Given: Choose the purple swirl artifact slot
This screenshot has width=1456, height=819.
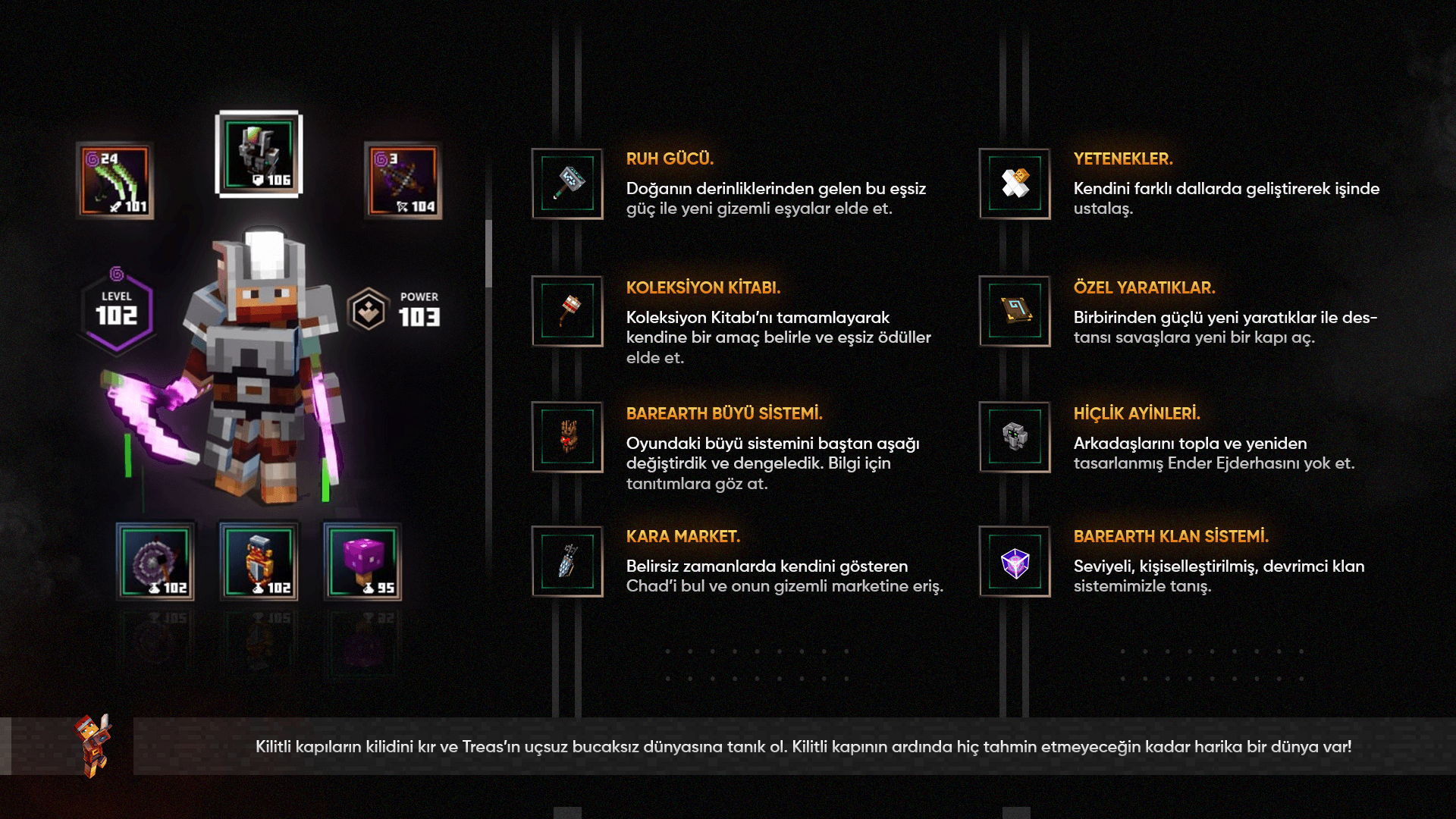Looking at the screenshot, I should pos(155,562).
